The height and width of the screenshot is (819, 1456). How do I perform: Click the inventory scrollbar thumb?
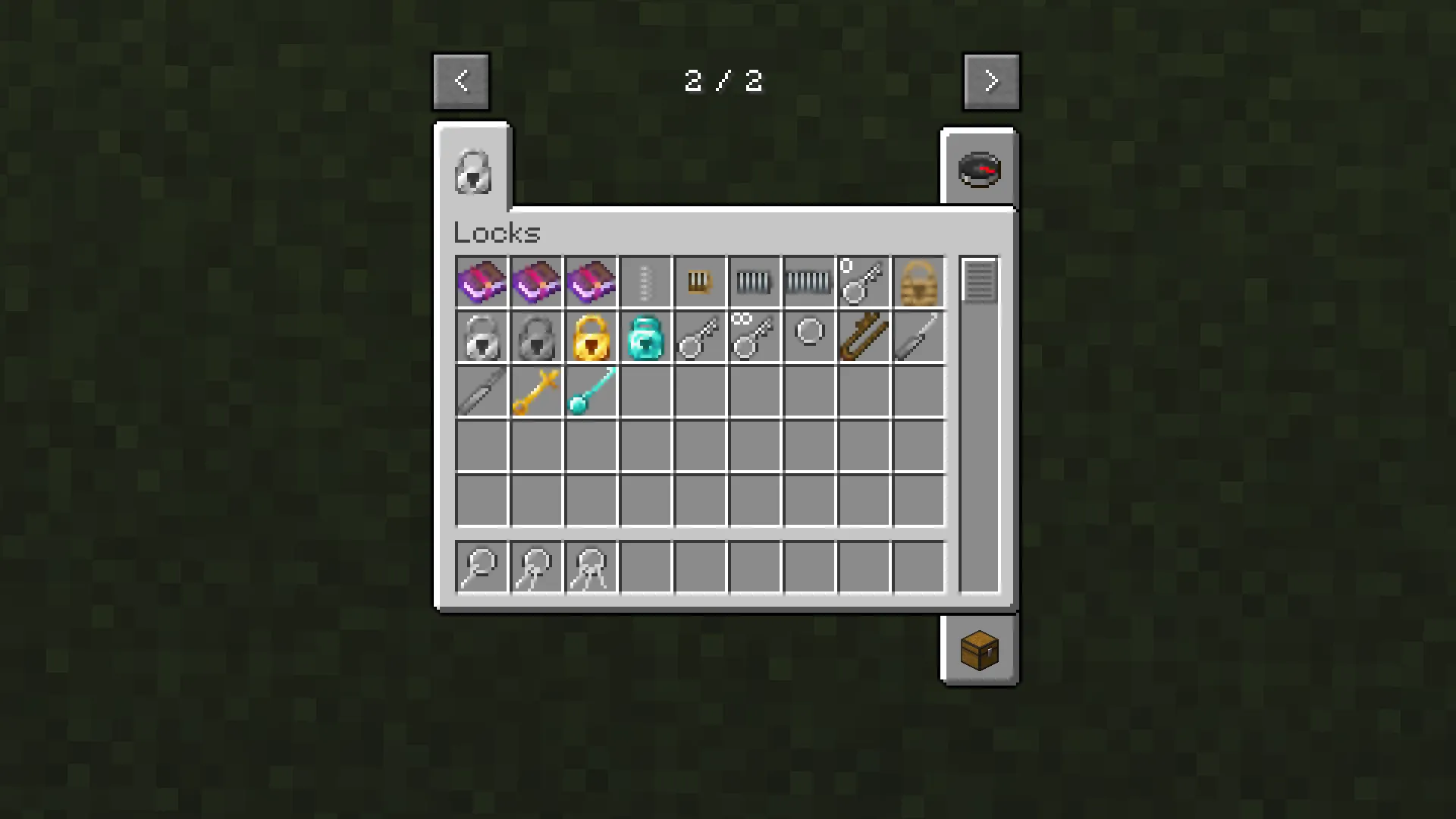pyautogui.click(x=979, y=282)
